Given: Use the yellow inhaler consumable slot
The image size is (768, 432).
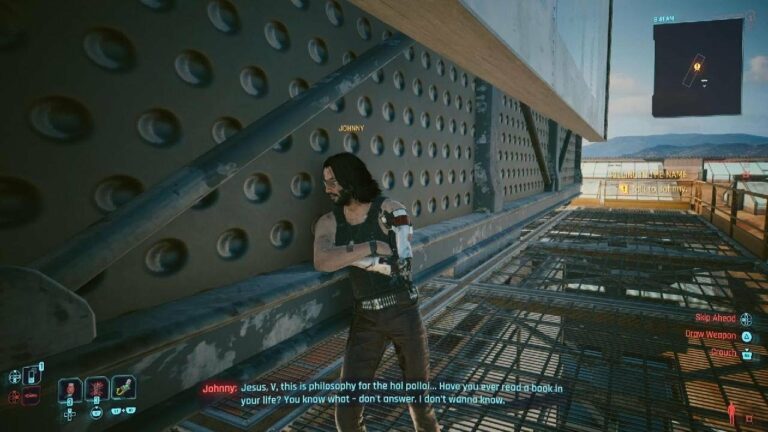Looking at the screenshot, I should click(123, 388).
